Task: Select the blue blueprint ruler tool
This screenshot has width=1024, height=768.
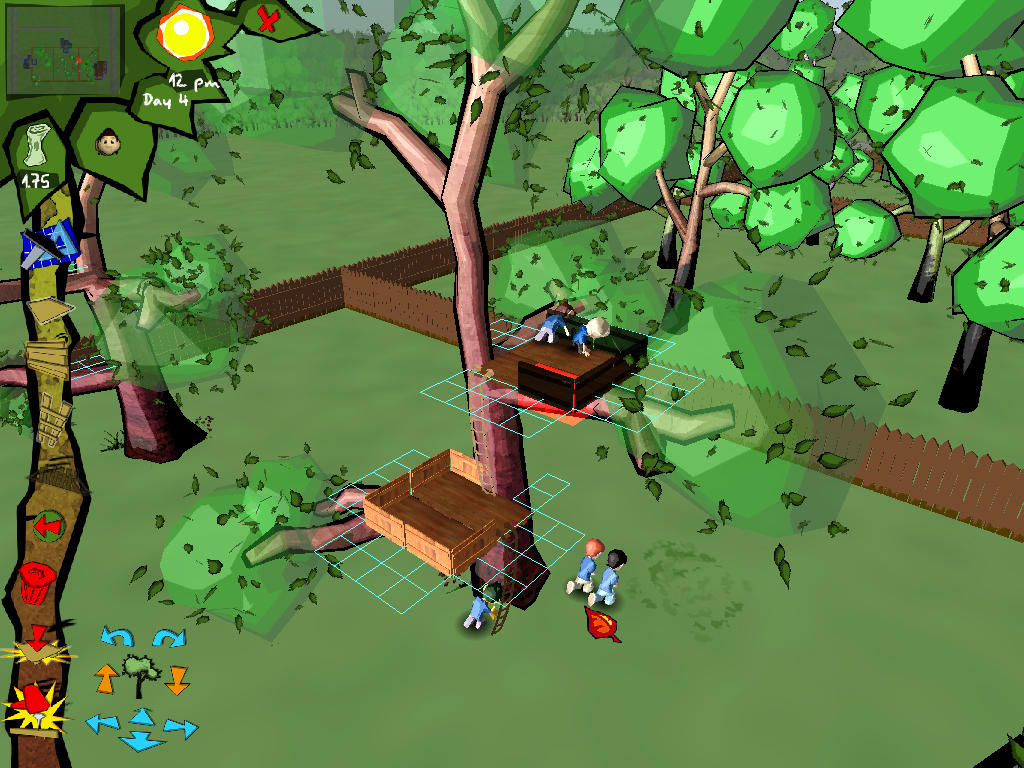Action: tap(50, 245)
